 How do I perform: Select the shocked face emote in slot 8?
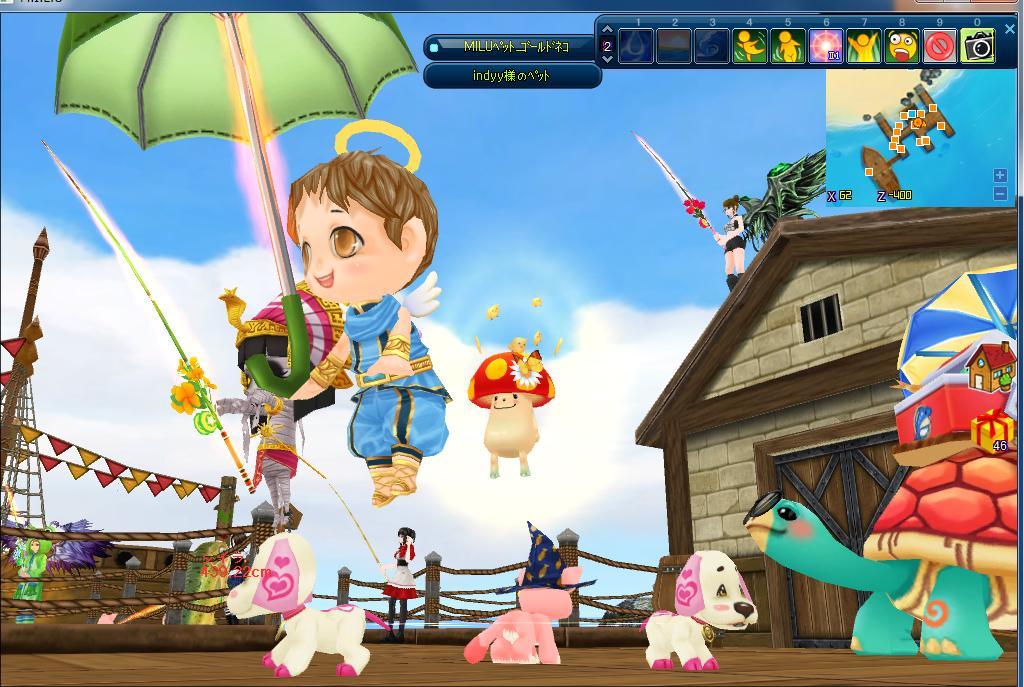coord(901,46)
